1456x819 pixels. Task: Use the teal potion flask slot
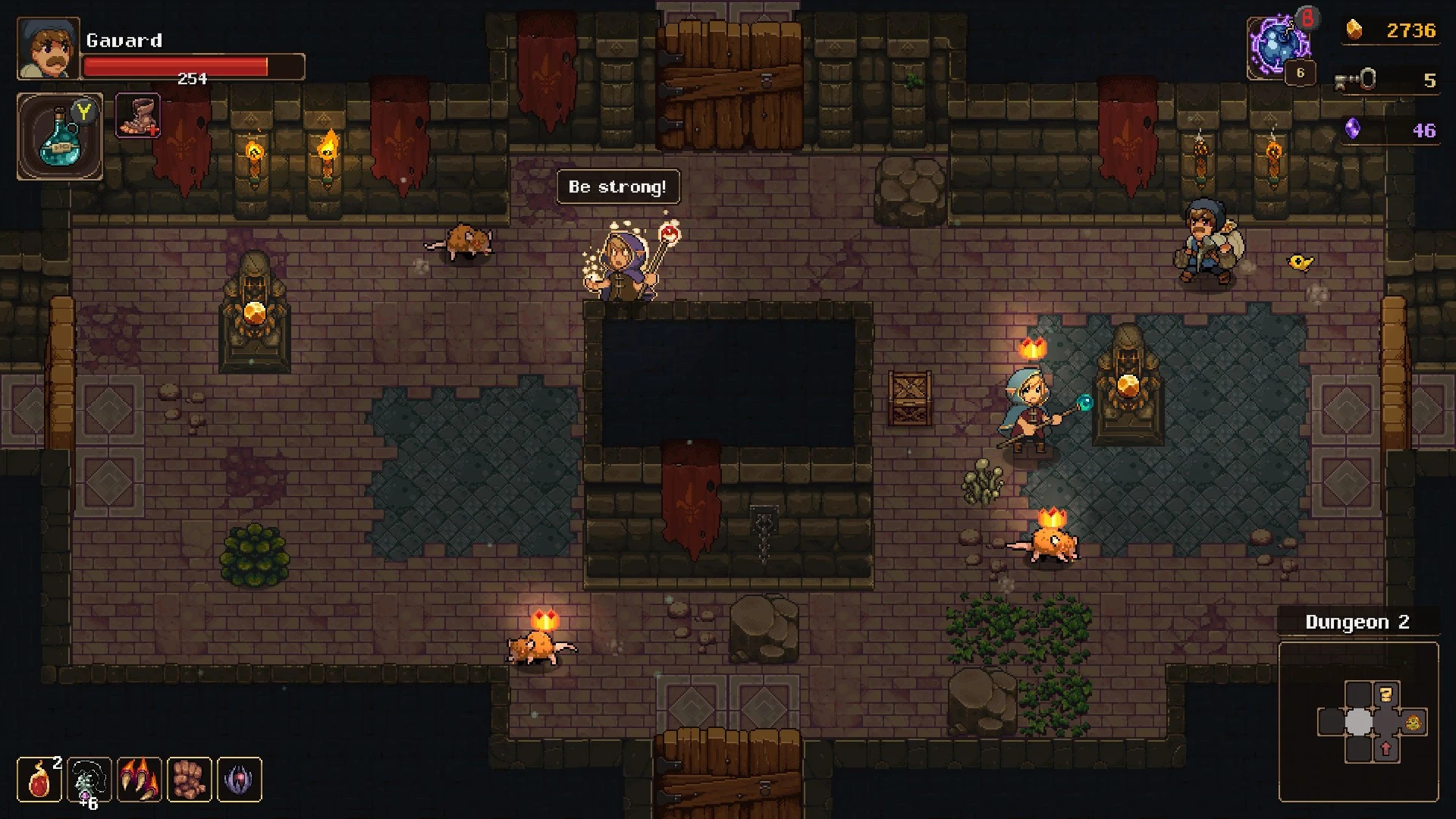[x=59, y=137]
